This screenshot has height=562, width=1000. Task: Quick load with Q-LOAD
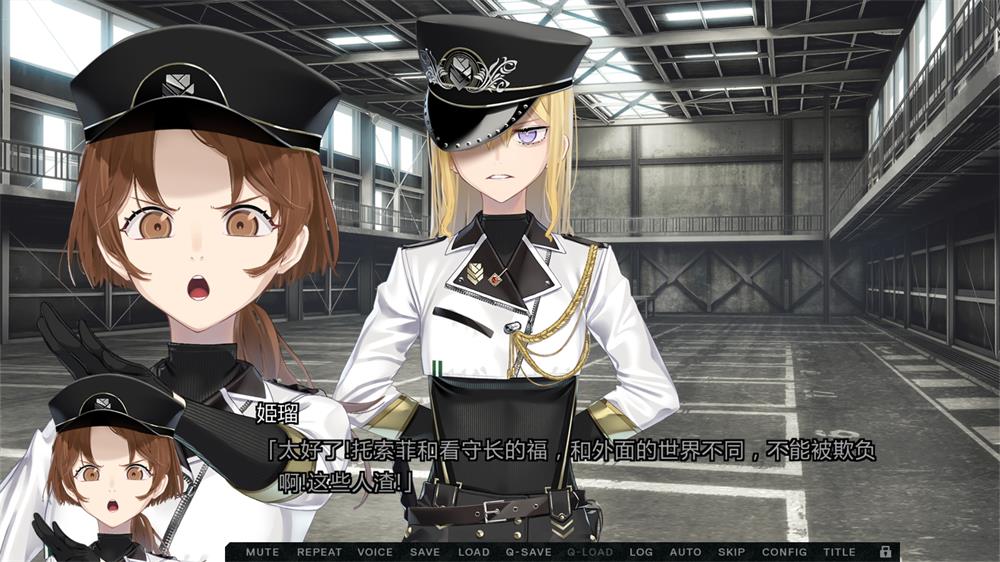coord(590,552)
